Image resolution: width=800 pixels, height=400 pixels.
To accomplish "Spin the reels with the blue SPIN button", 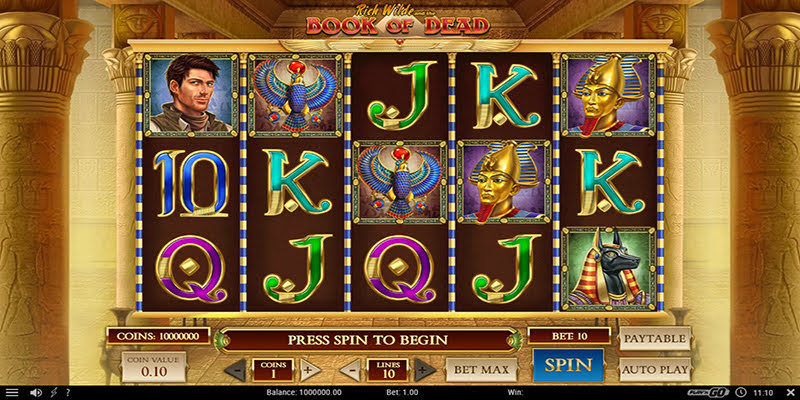I will click(567, 367).
